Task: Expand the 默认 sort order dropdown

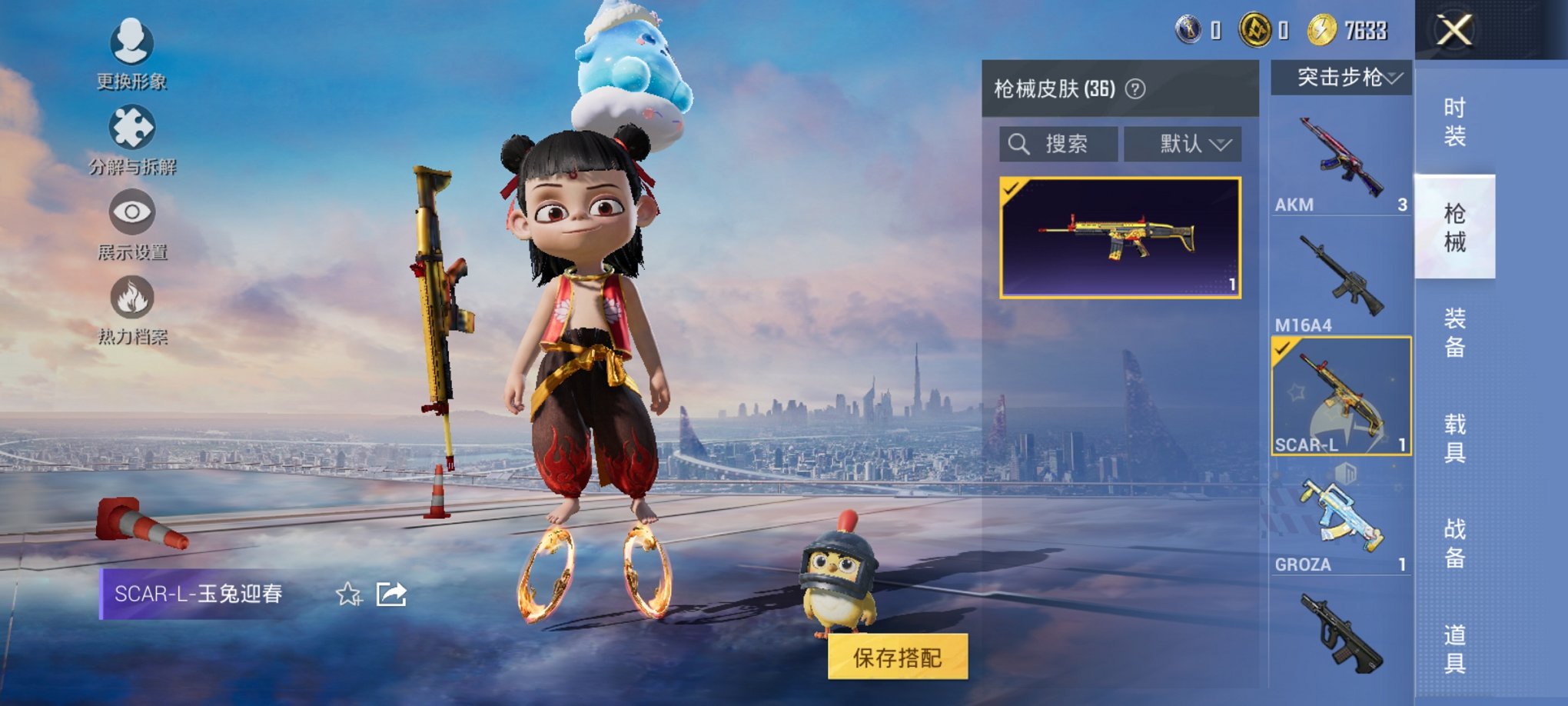Action: tap(1181, 145)
